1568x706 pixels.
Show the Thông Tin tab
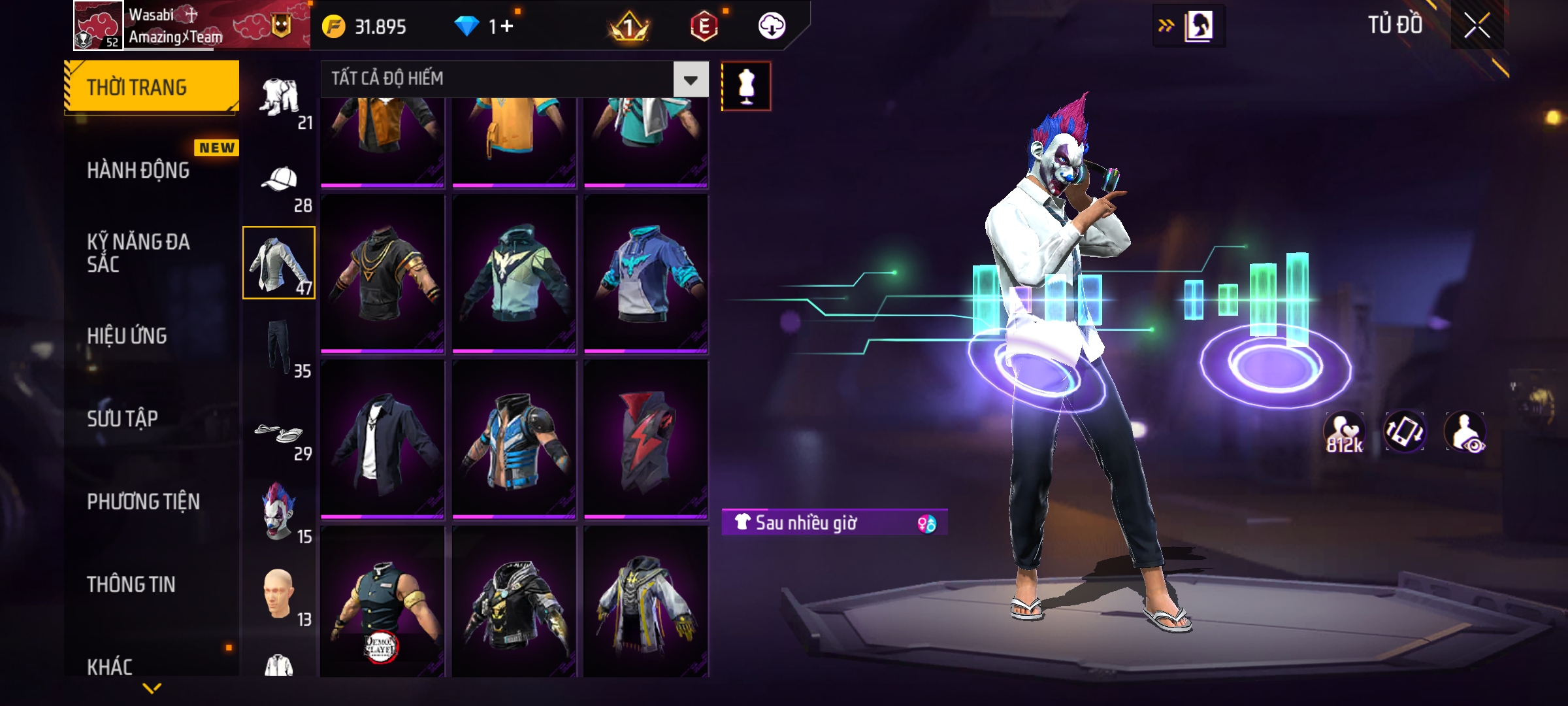(131, 584)
